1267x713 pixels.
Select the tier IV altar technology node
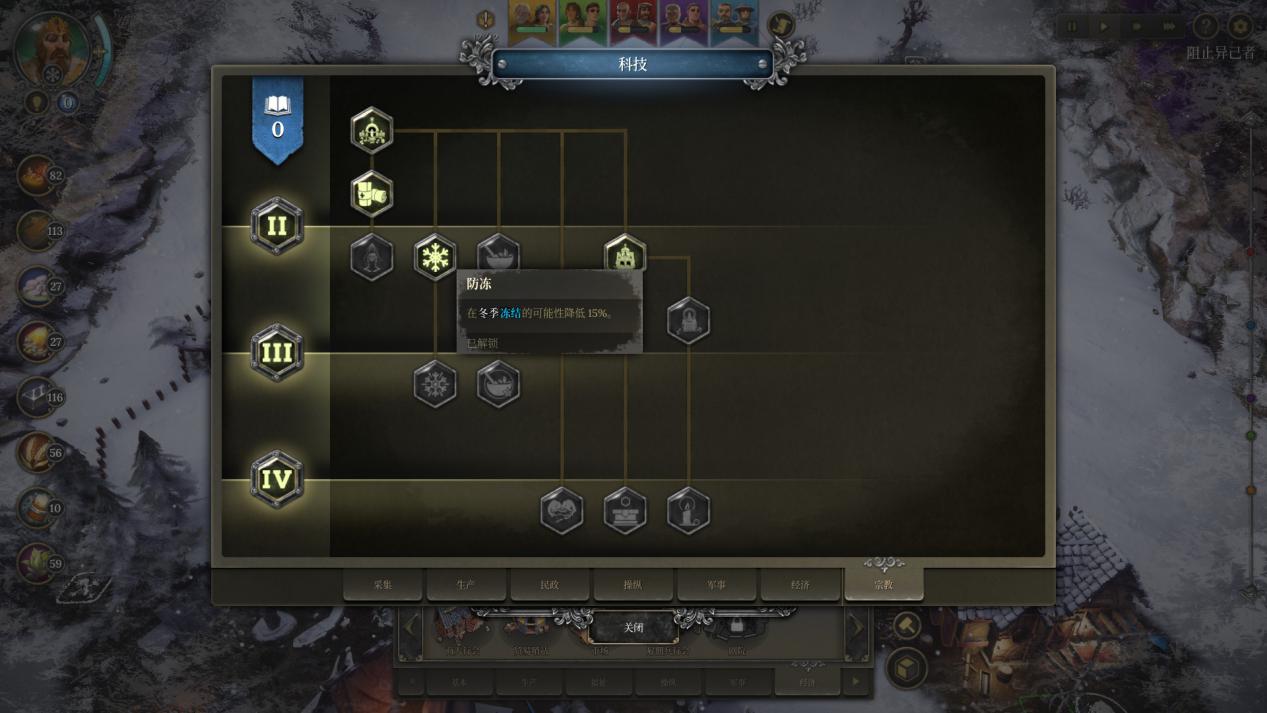(x=625, y=511)
